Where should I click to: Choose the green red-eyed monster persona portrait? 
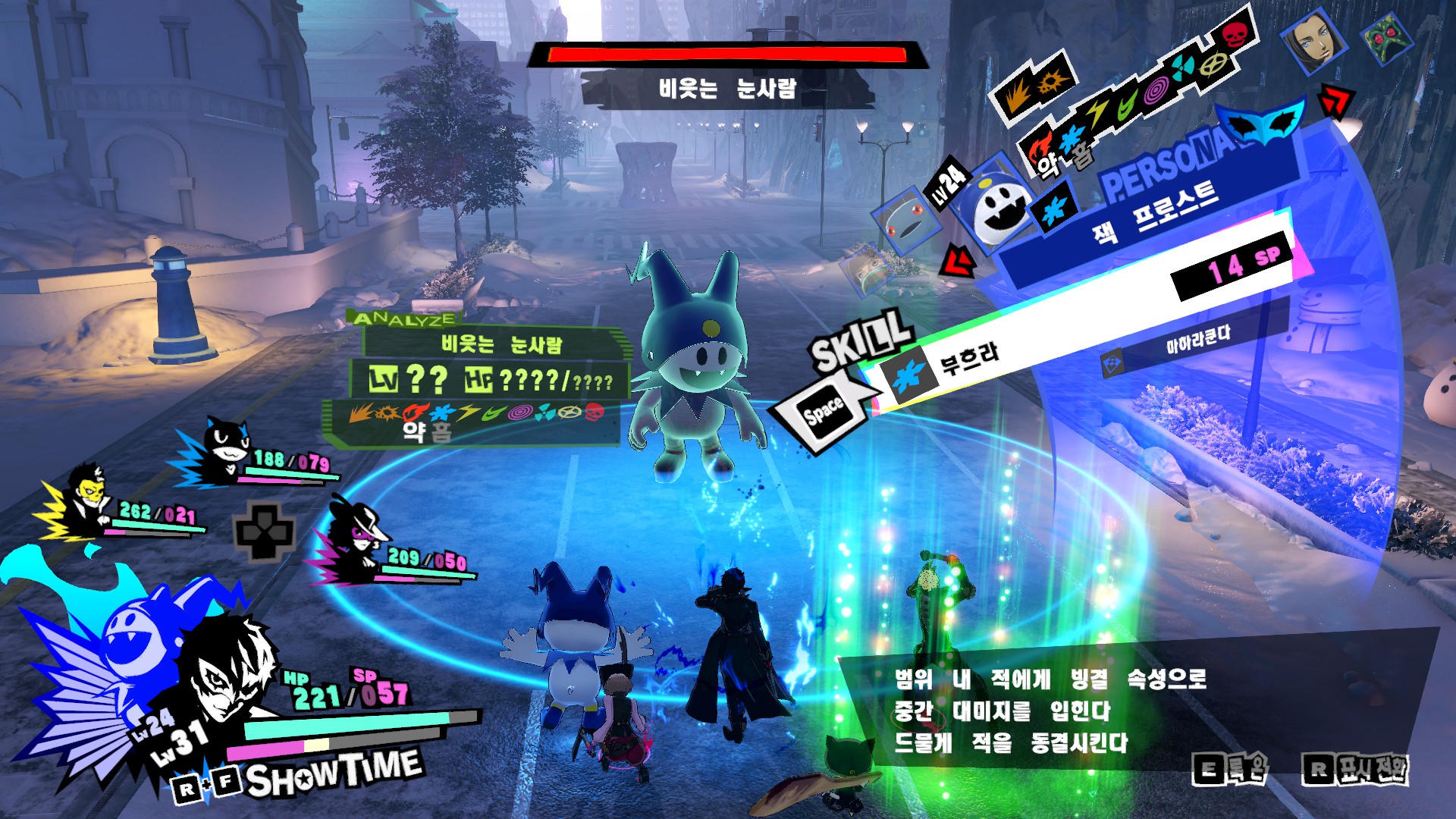tap(1386, 38)
